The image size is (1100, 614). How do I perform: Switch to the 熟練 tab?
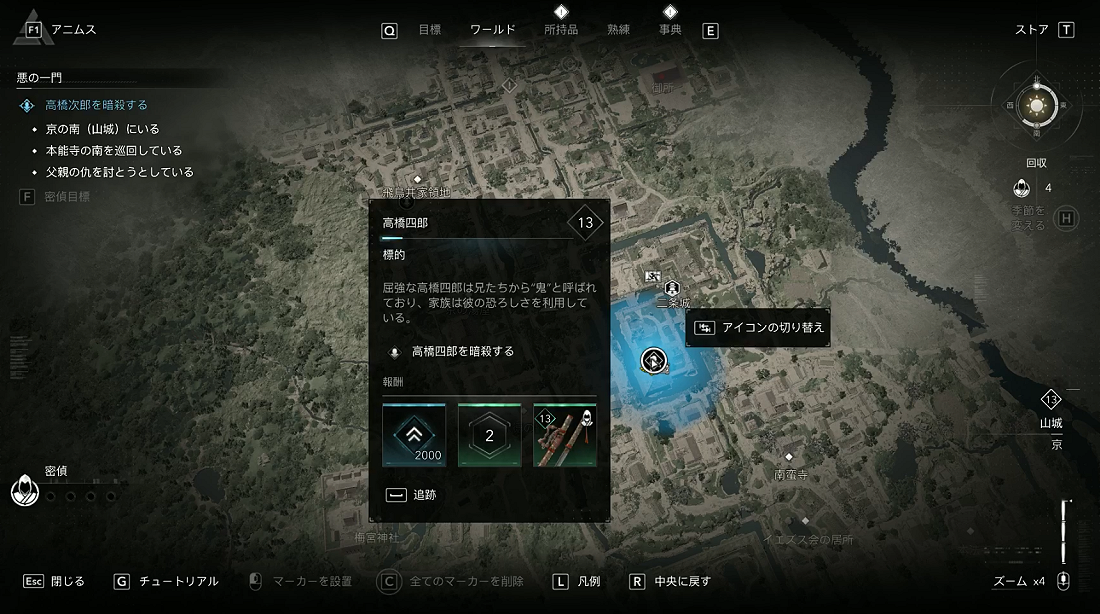point(619,30)
